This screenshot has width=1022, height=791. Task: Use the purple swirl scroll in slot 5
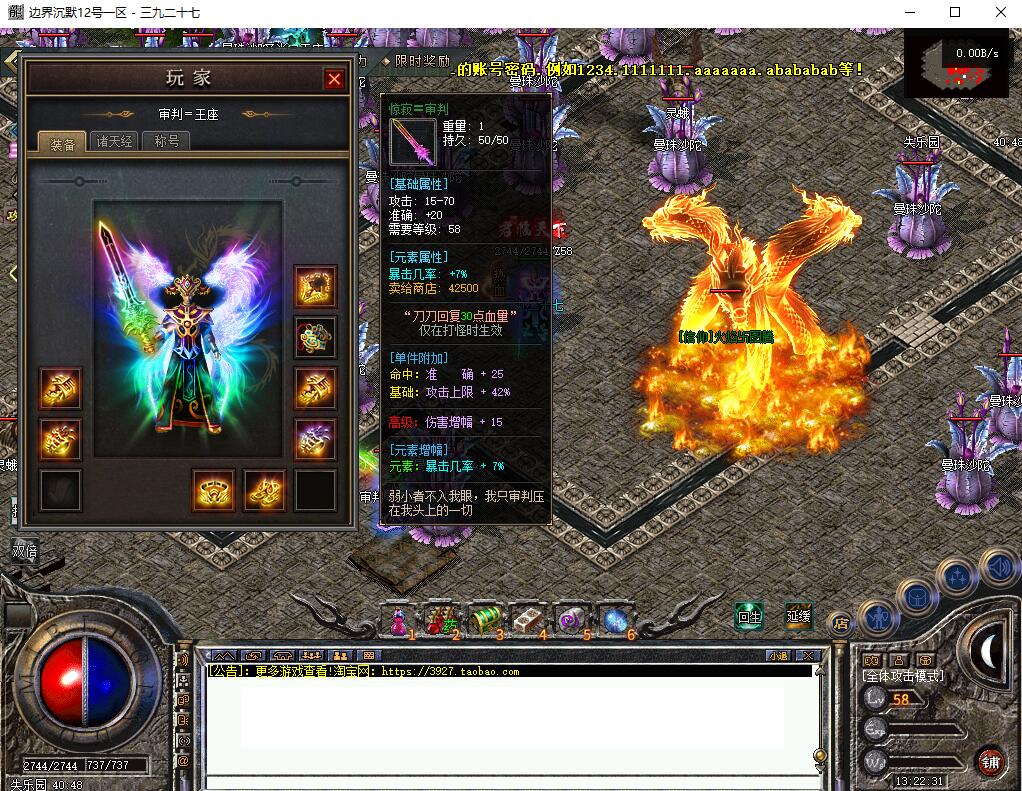click(571, 620)
